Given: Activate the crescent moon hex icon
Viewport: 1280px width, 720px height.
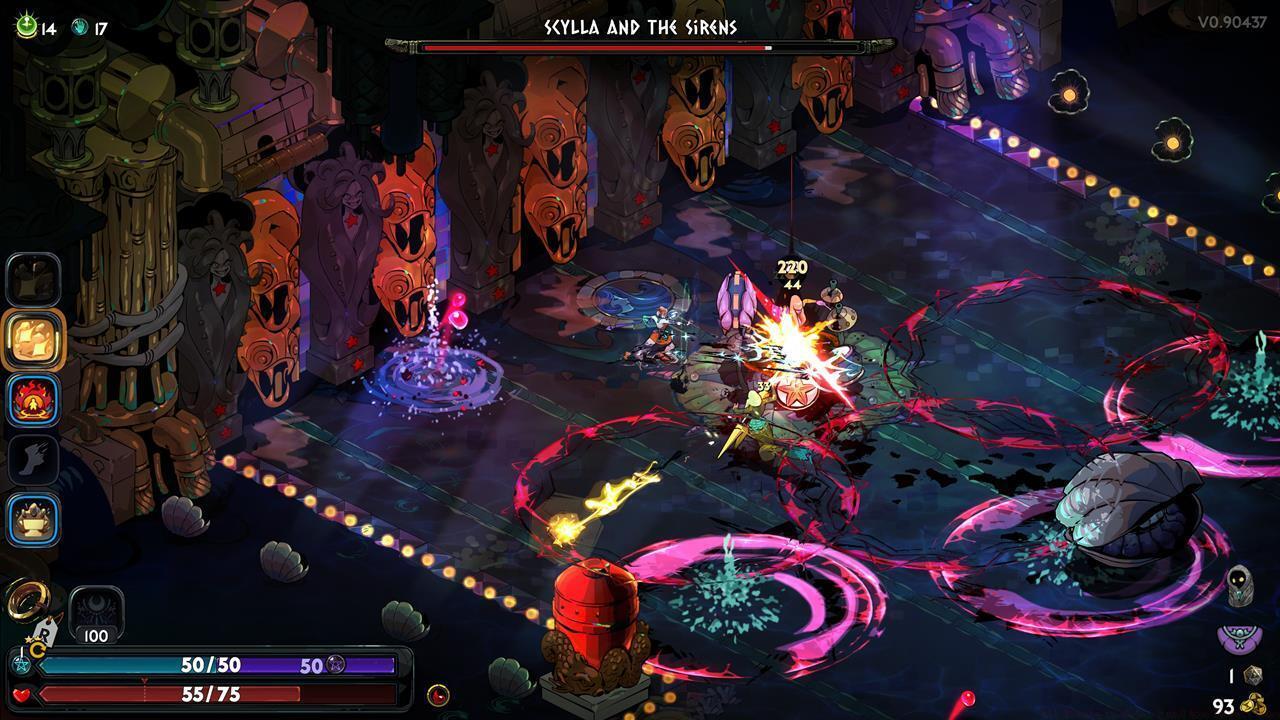Looking at the screenshot, I should pyautogui.click(x=97, y=610).
